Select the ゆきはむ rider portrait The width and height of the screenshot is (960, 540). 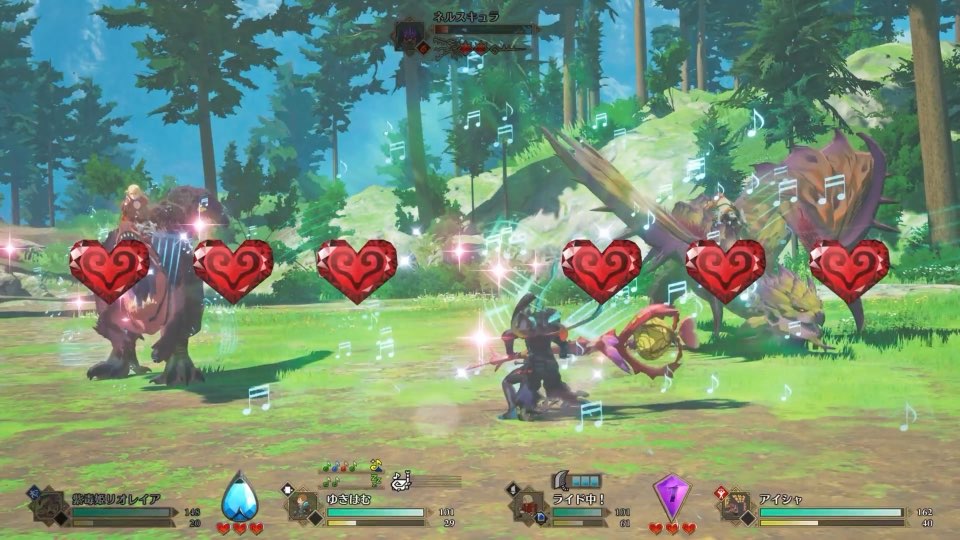[306, 507]
